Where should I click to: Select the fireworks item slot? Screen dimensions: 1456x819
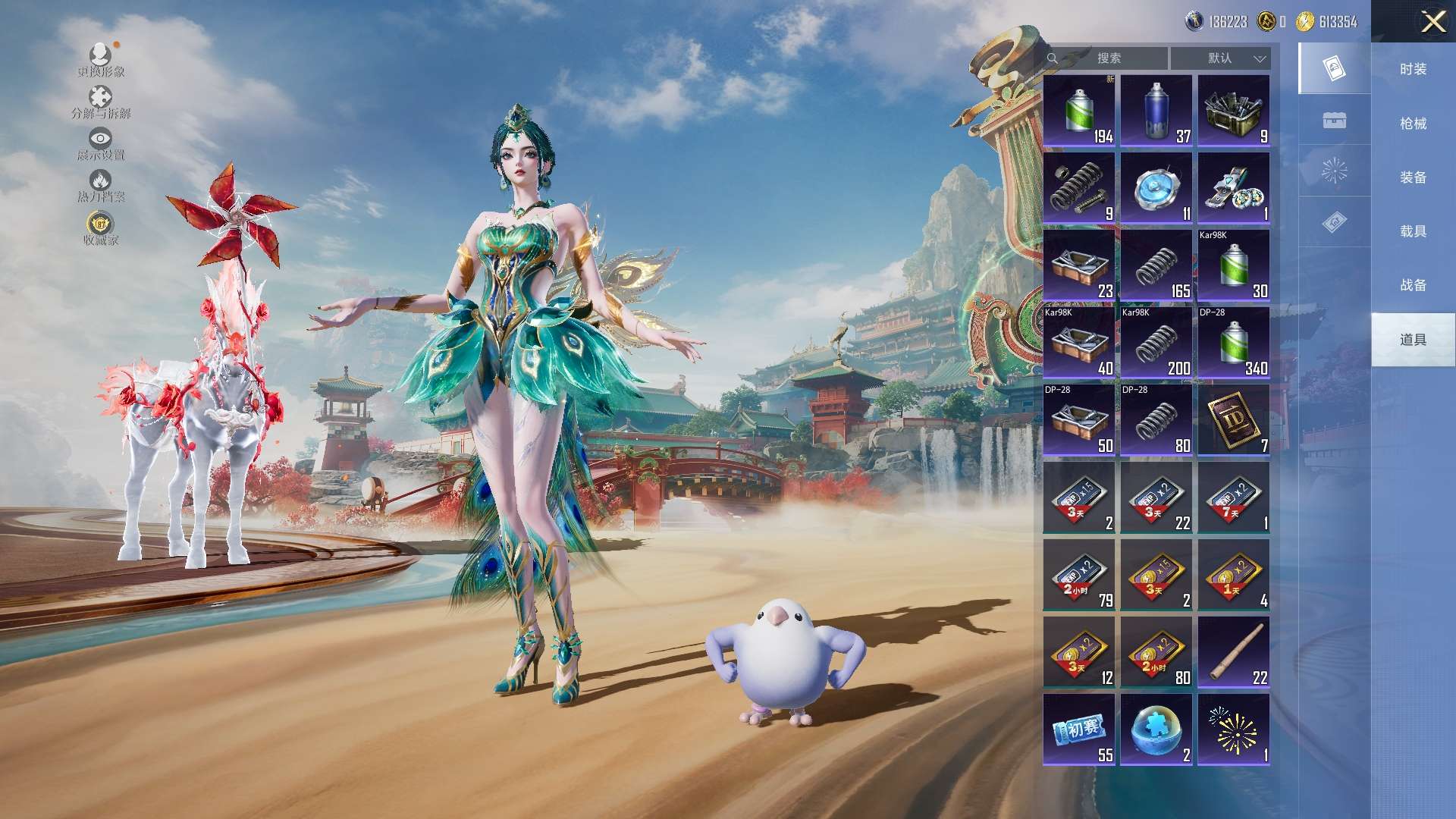pos(1233,730)
